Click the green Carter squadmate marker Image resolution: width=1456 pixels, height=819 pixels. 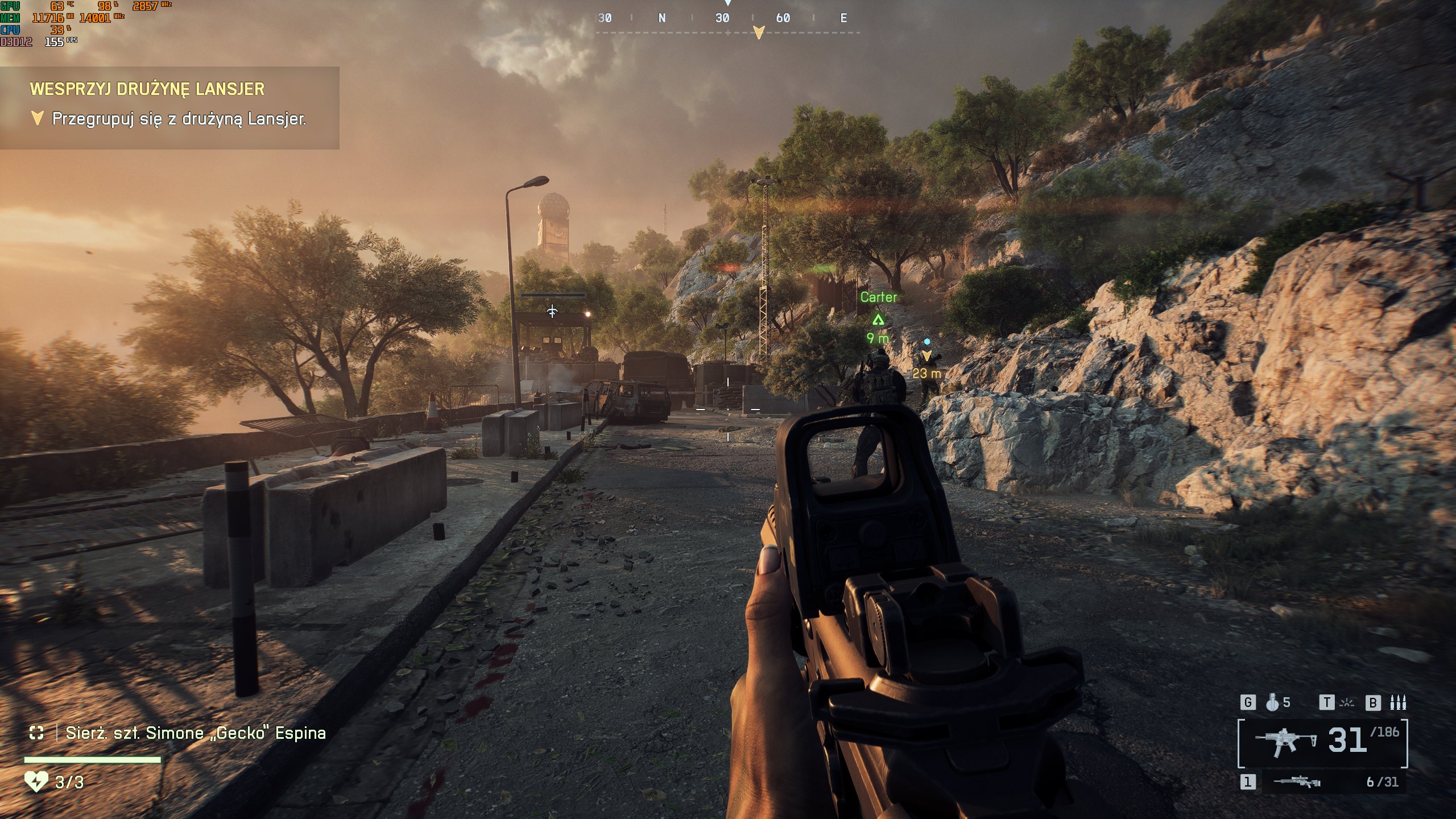[878, 320]
